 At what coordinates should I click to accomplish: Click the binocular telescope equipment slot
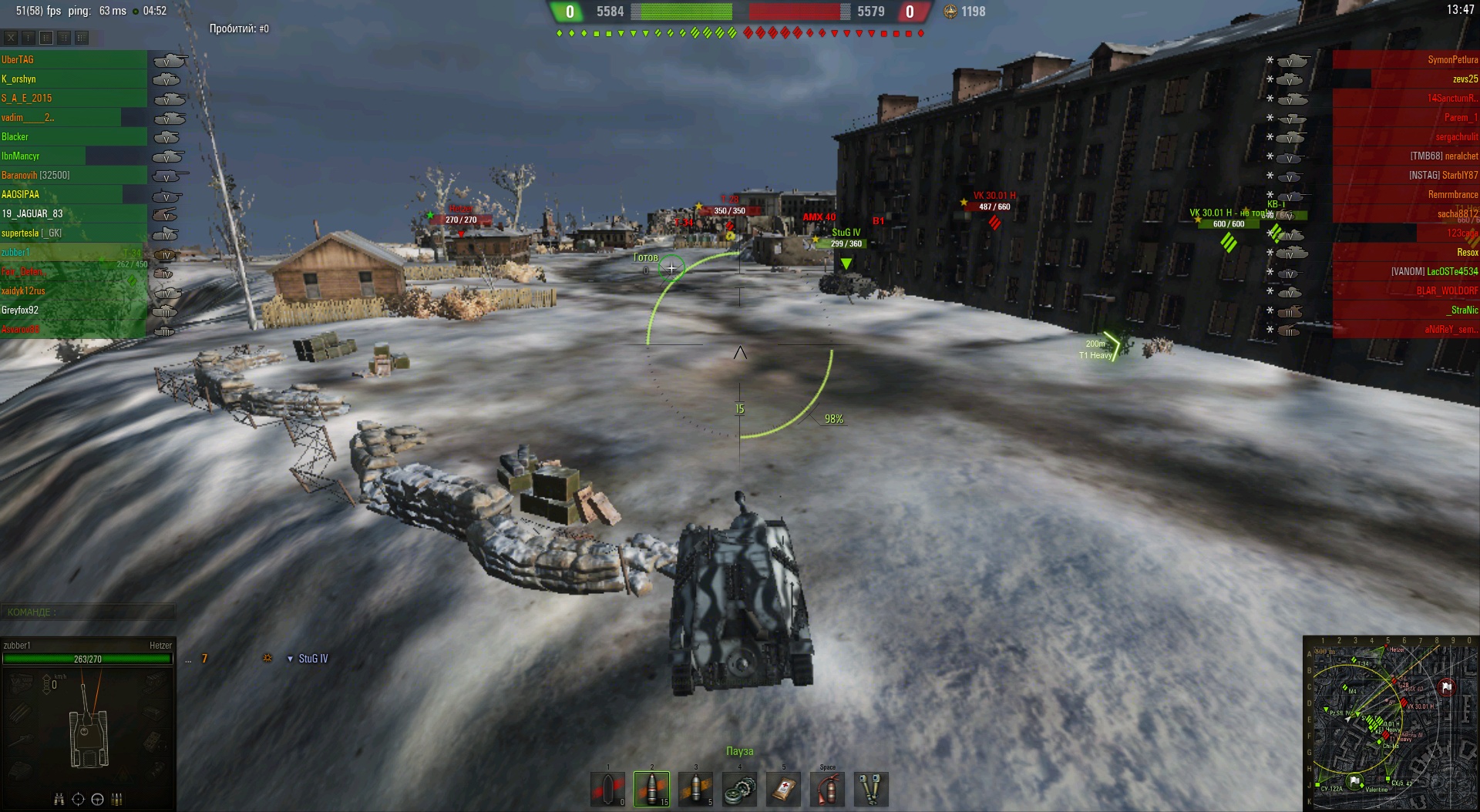[x=871, y=788]
